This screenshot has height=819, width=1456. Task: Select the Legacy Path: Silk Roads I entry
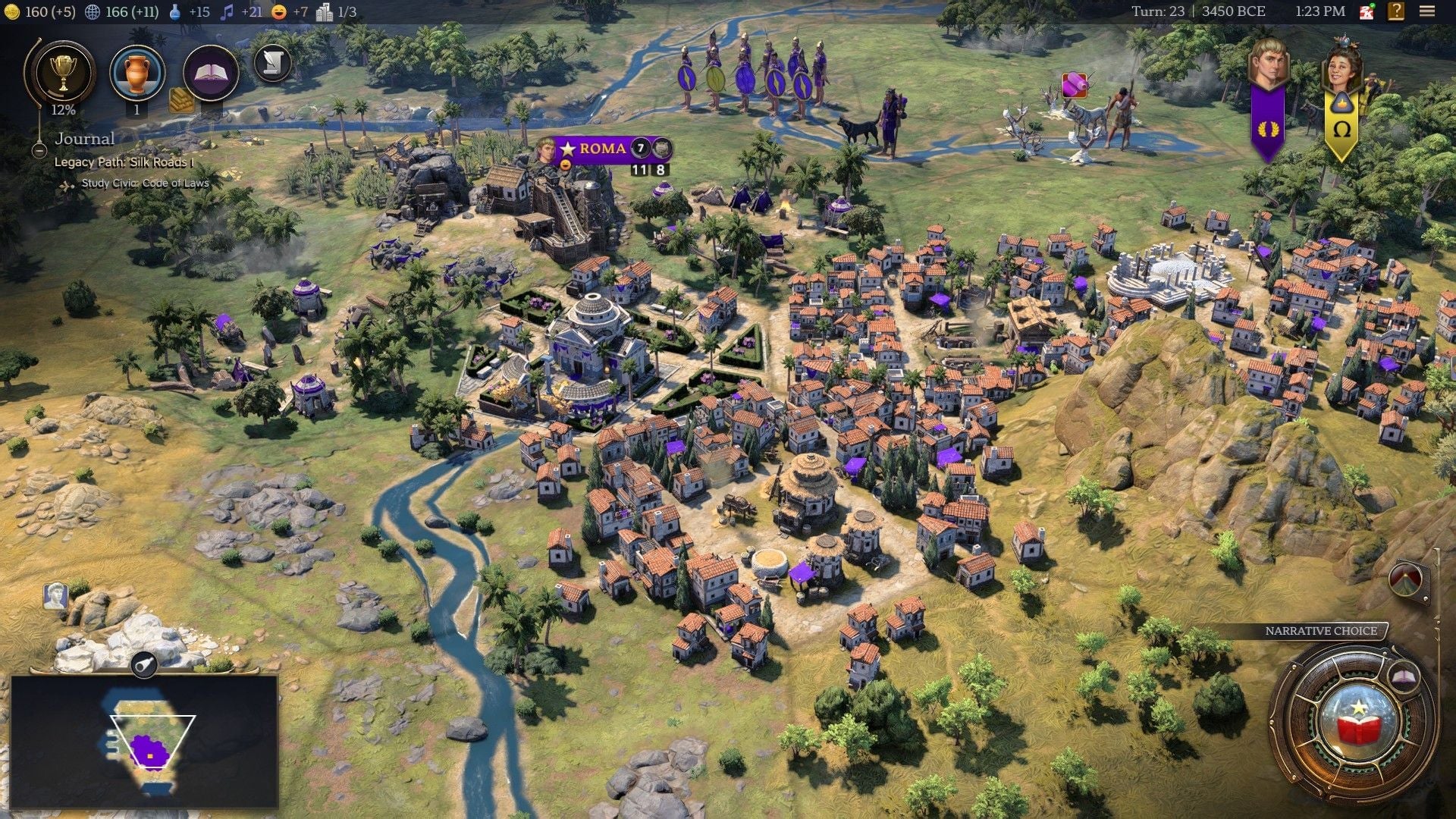pos(124,162)
